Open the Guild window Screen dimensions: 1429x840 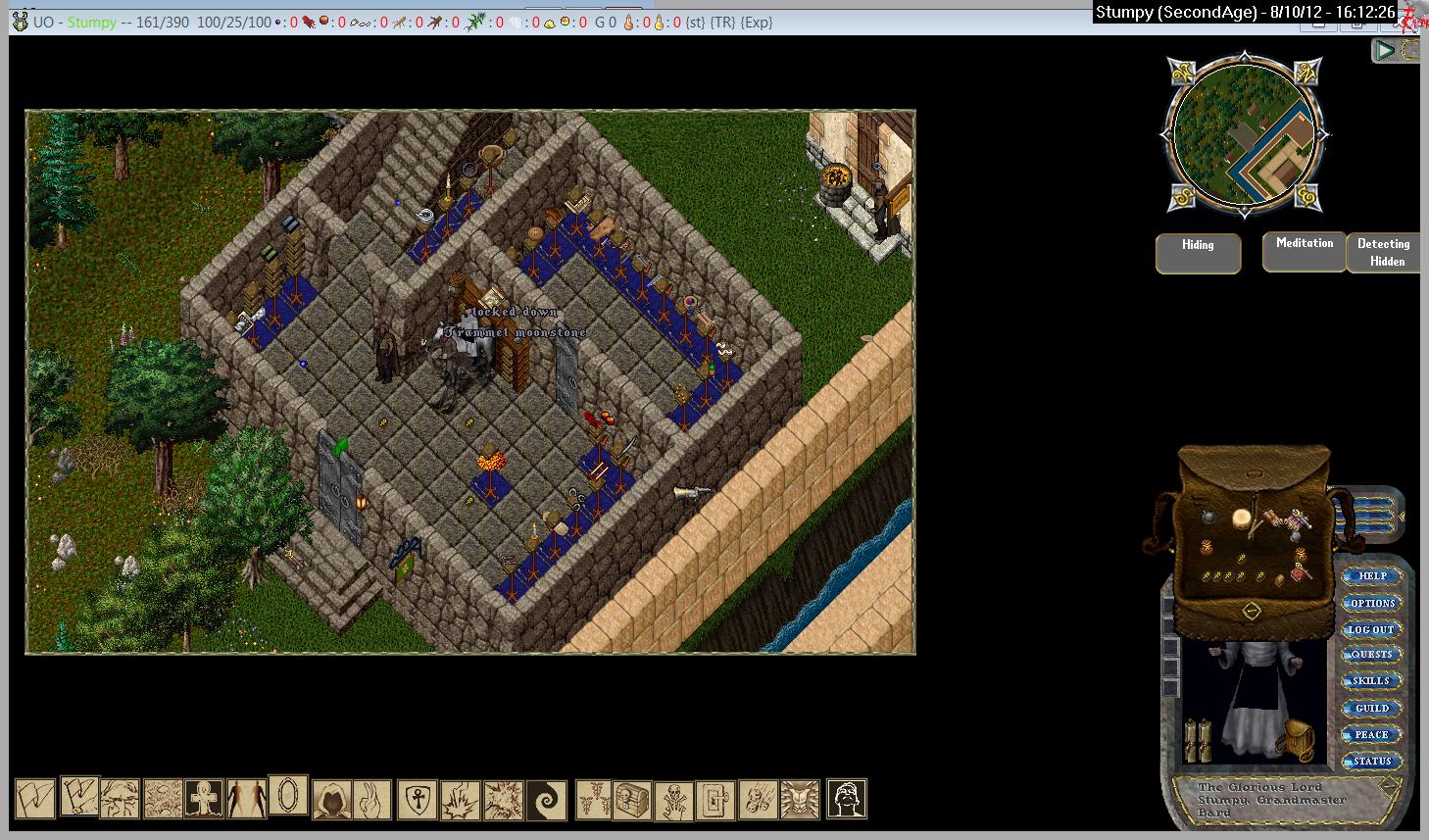(x=1371, y=708)
